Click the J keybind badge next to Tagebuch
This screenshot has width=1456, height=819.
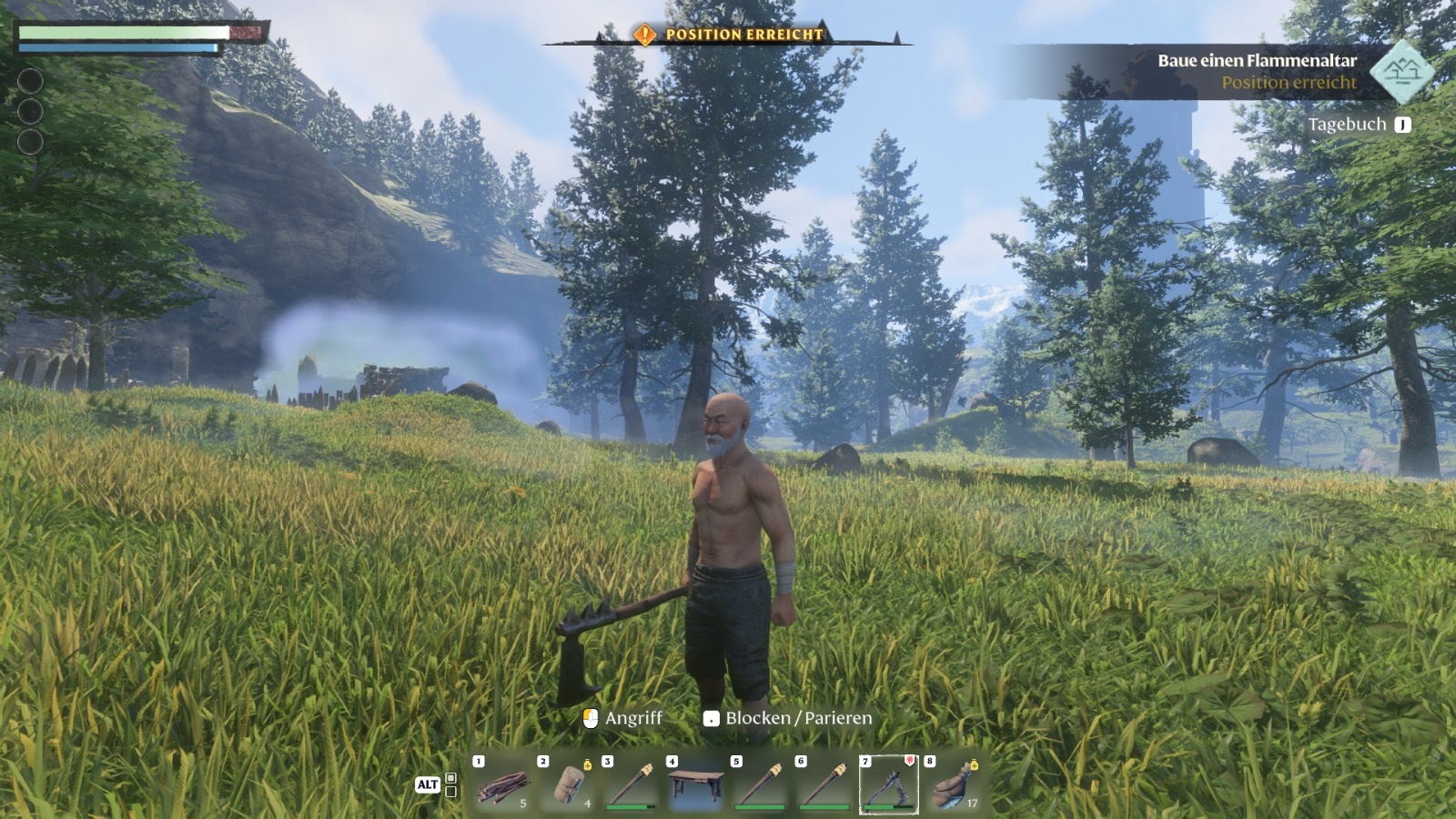pyautogui.click(x=1404, y=124)
